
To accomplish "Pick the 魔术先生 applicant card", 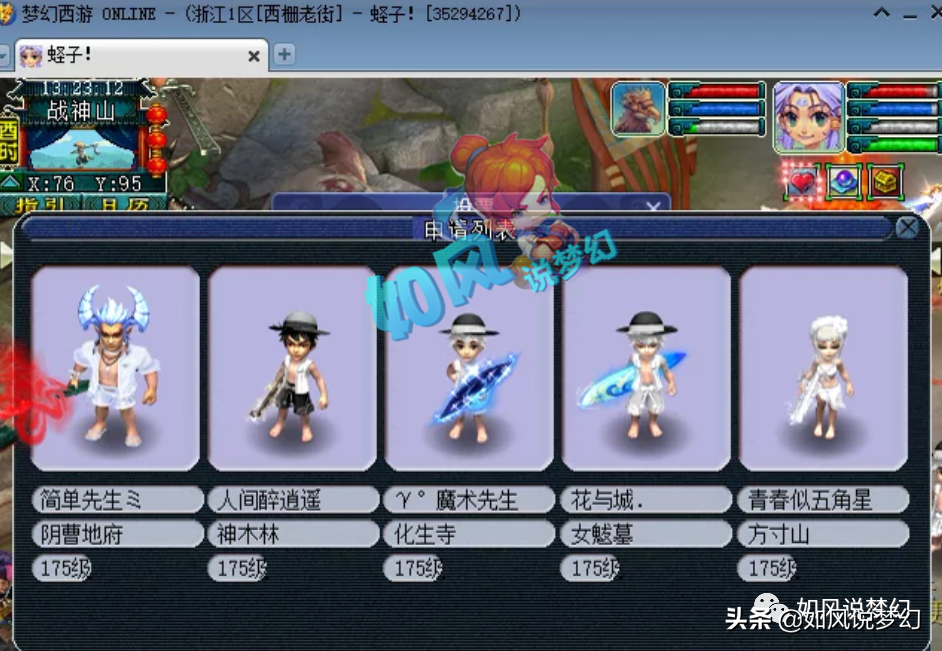I will (x=469, y=368).
